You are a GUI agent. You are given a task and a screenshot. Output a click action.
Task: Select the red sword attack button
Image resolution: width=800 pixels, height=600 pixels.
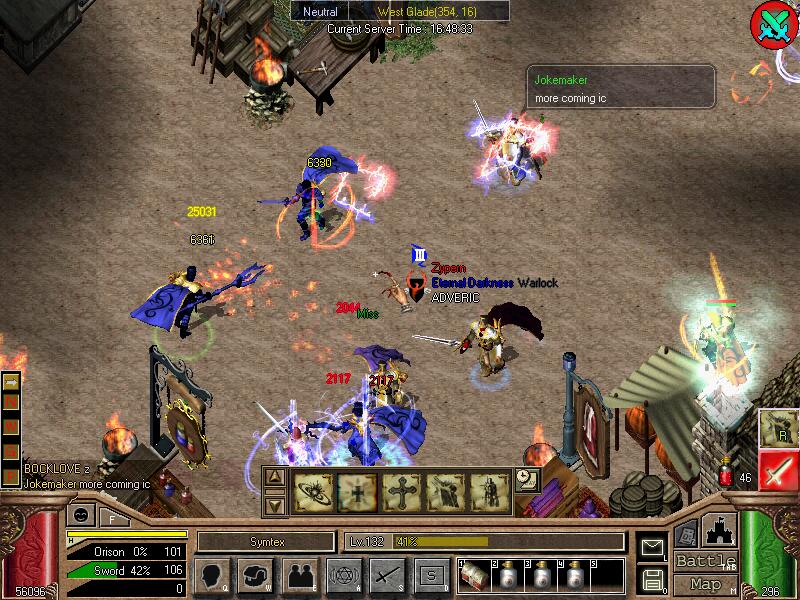(x=777, y=470)
